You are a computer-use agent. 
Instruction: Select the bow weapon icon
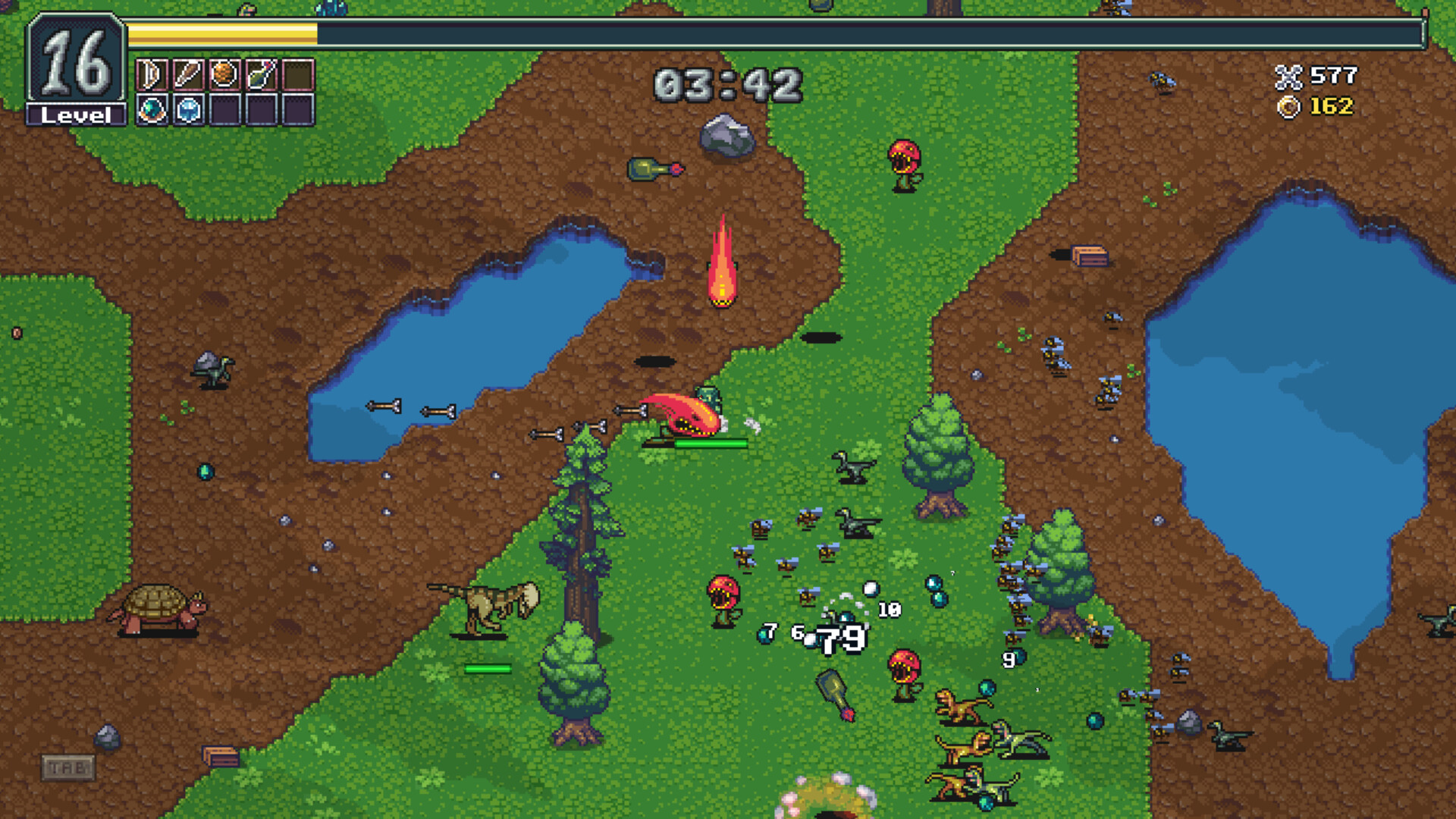point(152,74)
